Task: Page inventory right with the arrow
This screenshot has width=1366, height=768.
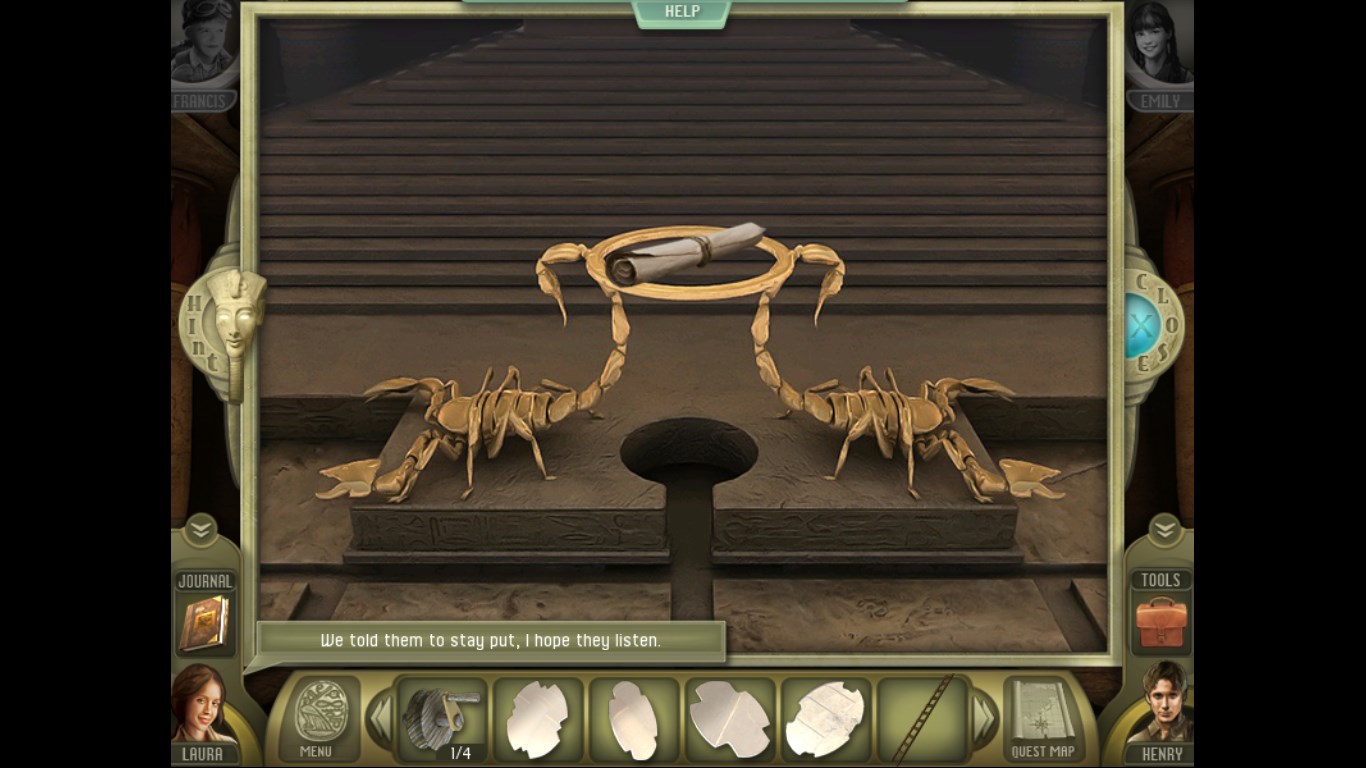Action: point(985,718)
